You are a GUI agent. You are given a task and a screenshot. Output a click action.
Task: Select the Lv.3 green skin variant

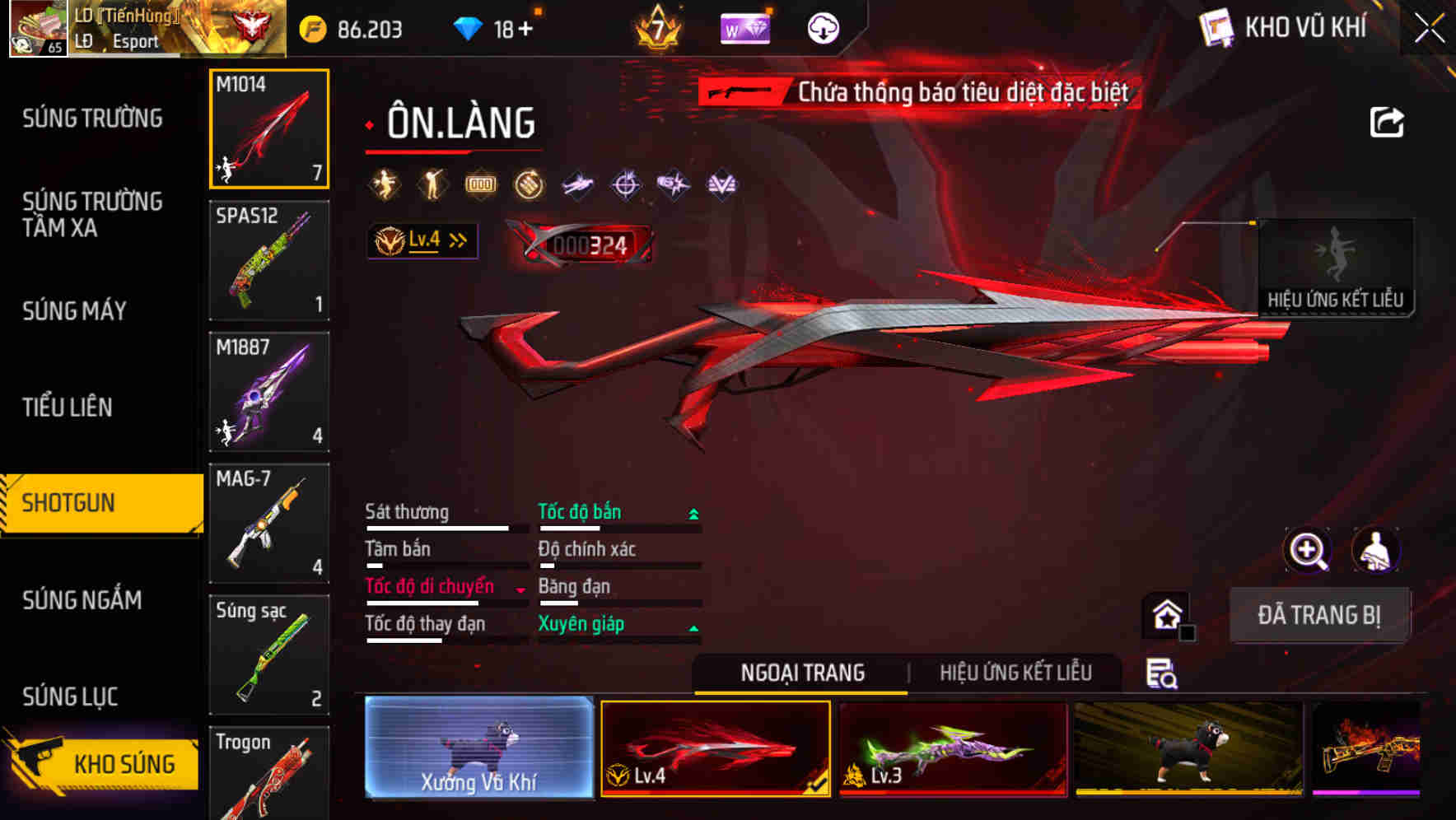[x=951, y=749]
